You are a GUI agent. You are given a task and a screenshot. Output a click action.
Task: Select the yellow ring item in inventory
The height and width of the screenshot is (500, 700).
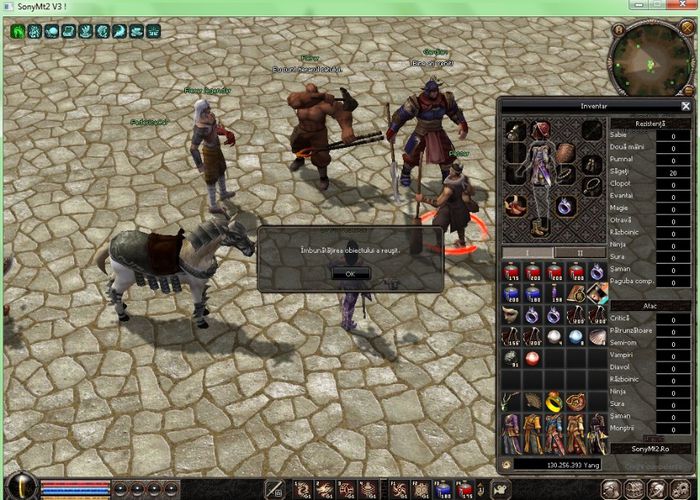click(554, 402)
